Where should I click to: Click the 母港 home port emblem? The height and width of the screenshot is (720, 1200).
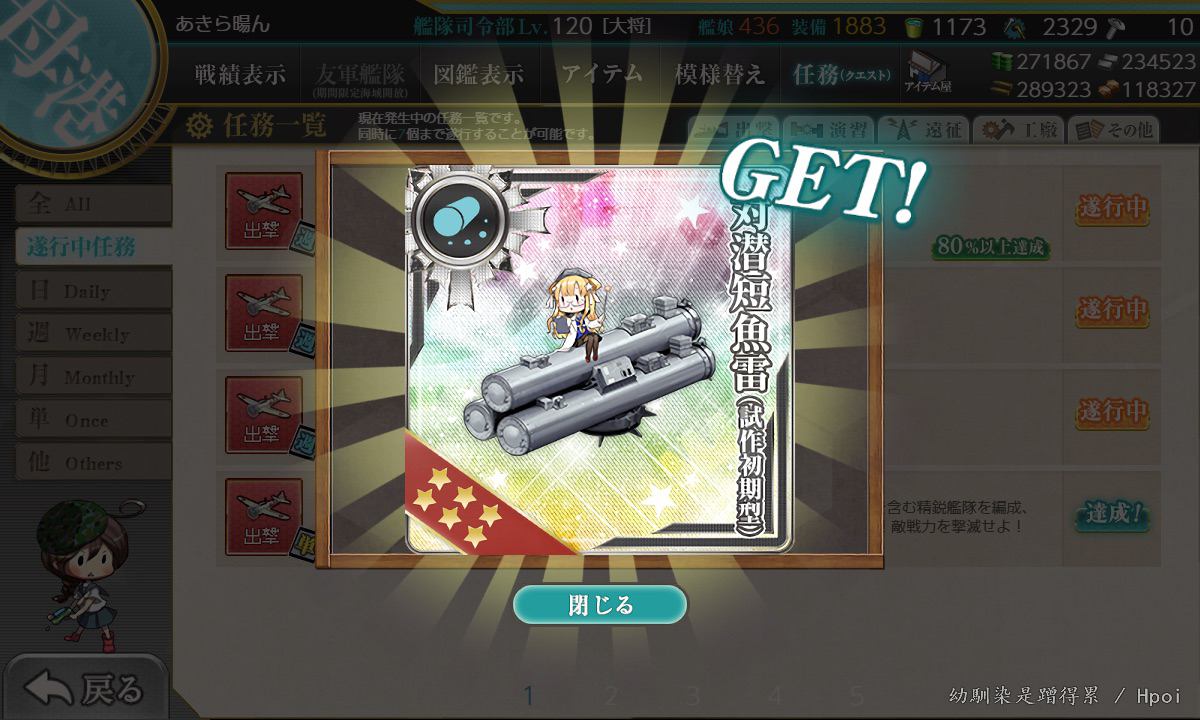click(x=70, y=70)
